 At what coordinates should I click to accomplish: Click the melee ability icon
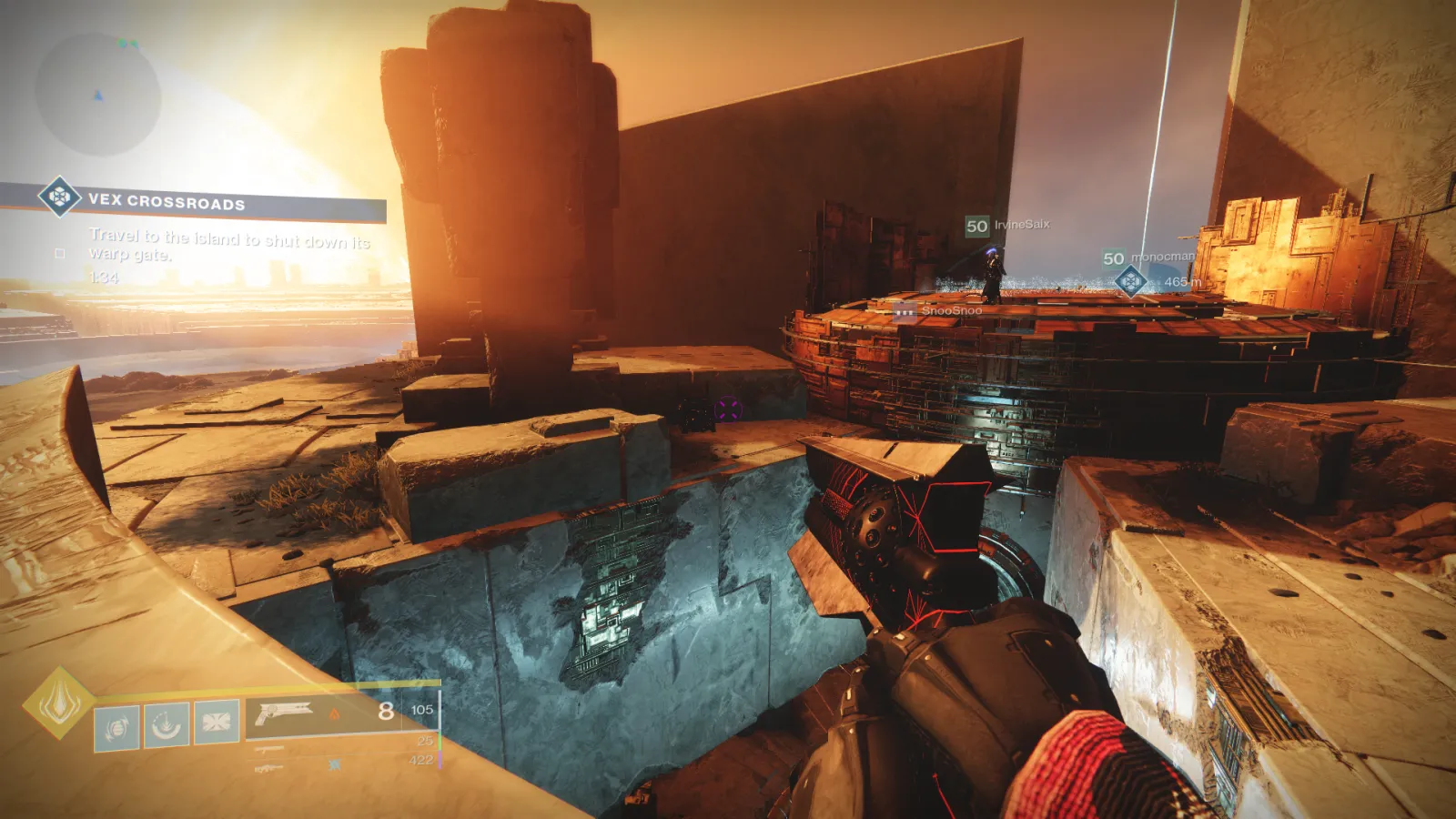pyautogui.click(x=168, y=724)
